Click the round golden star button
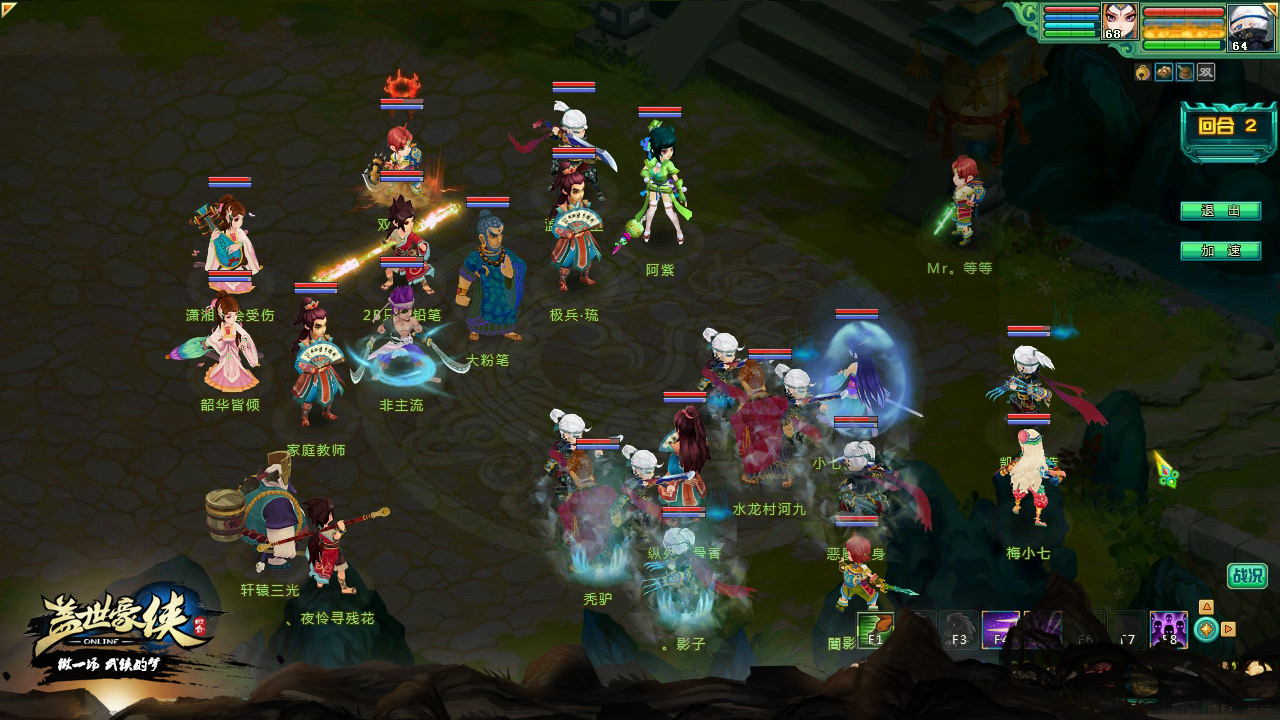1280x720 pixels. click(x=1206, y=629)
